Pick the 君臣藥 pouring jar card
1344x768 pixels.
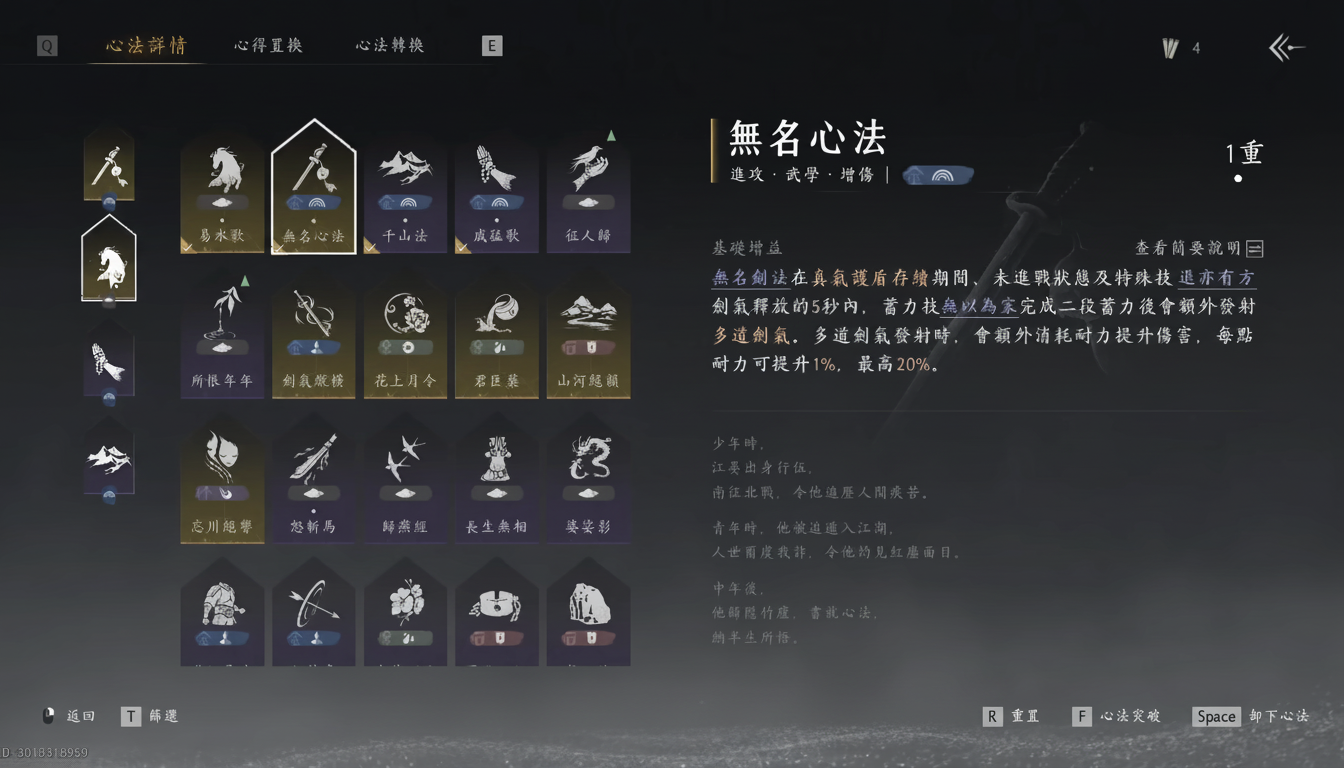[497, 340]
